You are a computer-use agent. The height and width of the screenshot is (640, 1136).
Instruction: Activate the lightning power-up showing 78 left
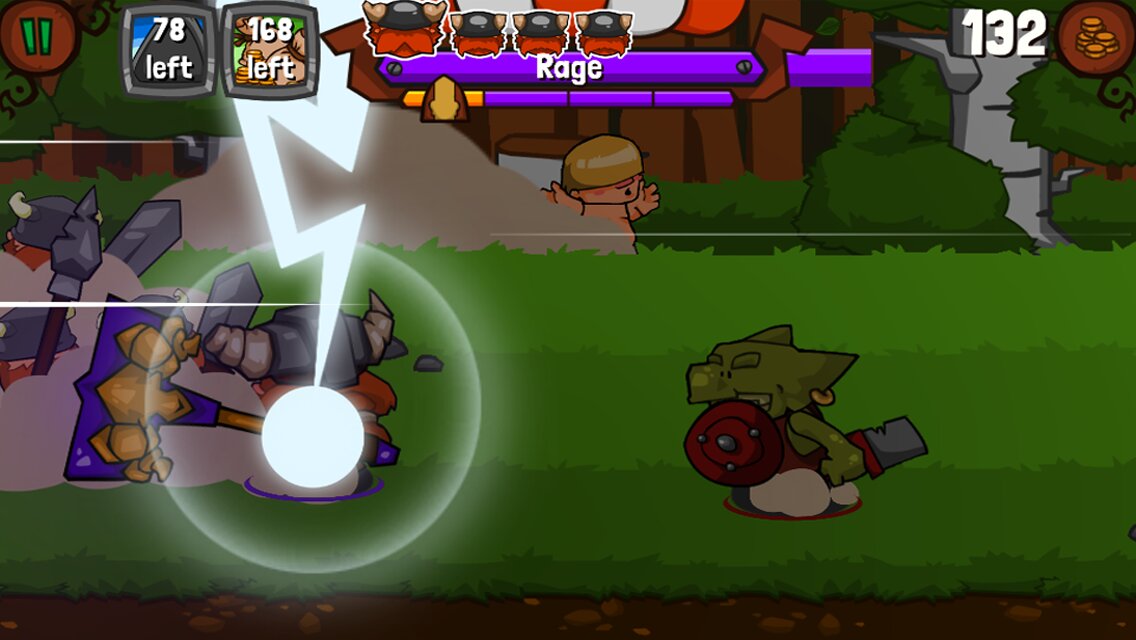click(x=168, y=49)
